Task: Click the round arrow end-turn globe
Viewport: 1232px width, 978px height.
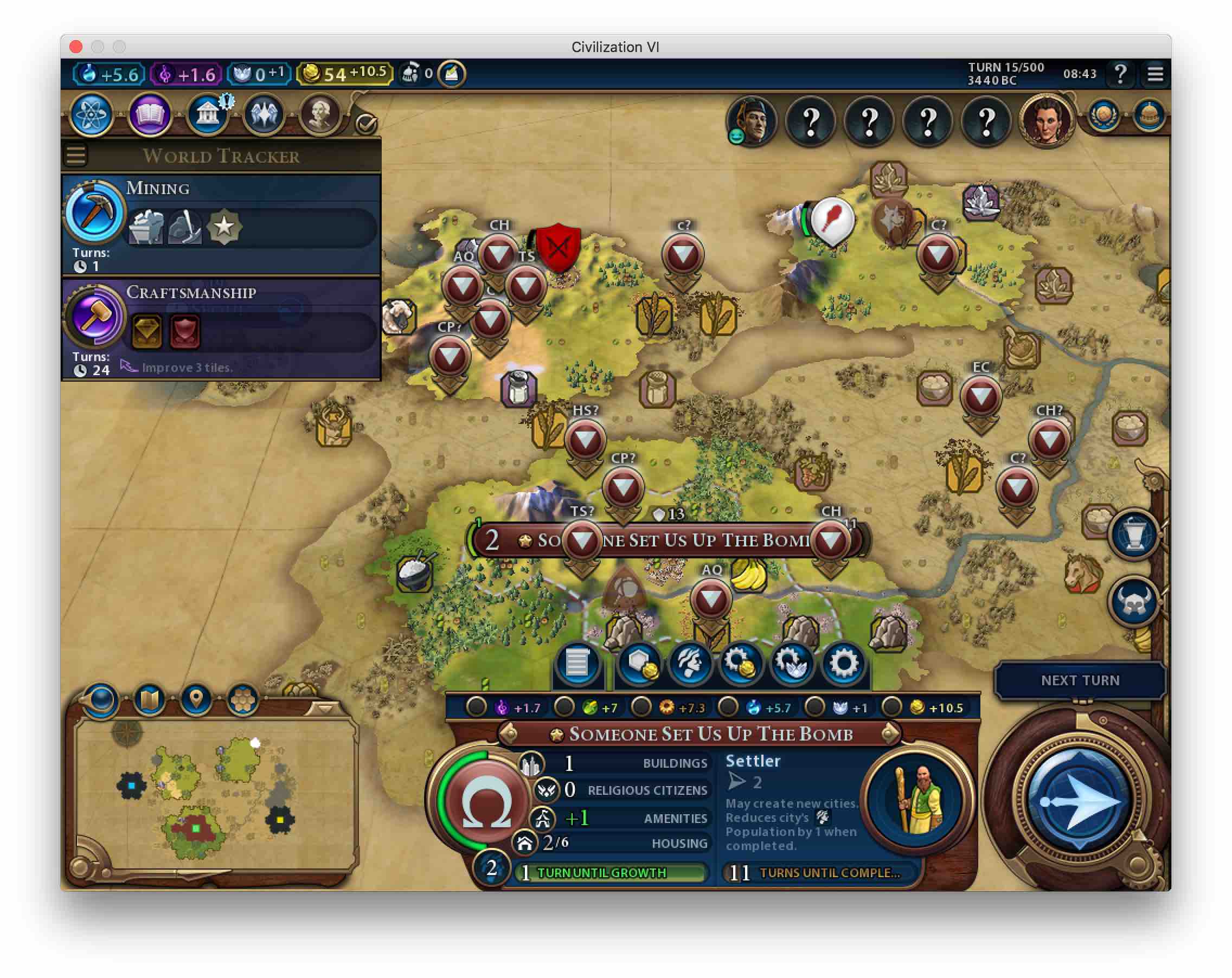Action: pos(1077,800)
